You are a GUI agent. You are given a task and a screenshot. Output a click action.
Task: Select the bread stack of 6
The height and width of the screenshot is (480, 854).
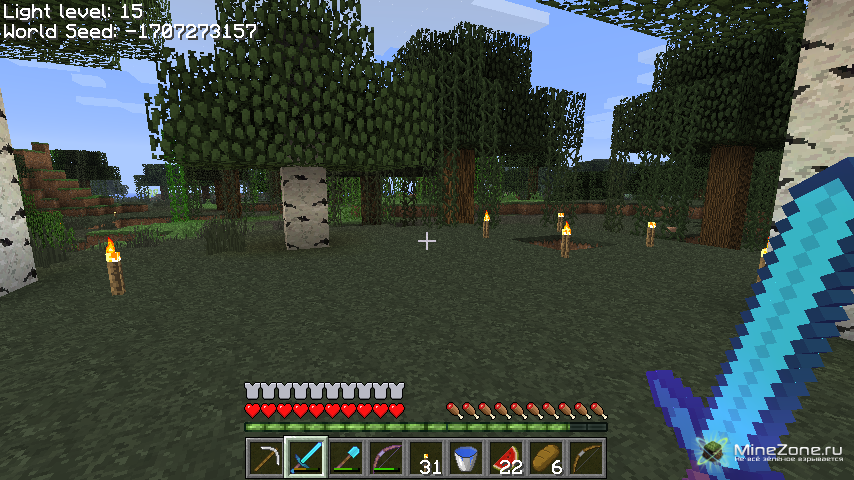pos(546,458)
